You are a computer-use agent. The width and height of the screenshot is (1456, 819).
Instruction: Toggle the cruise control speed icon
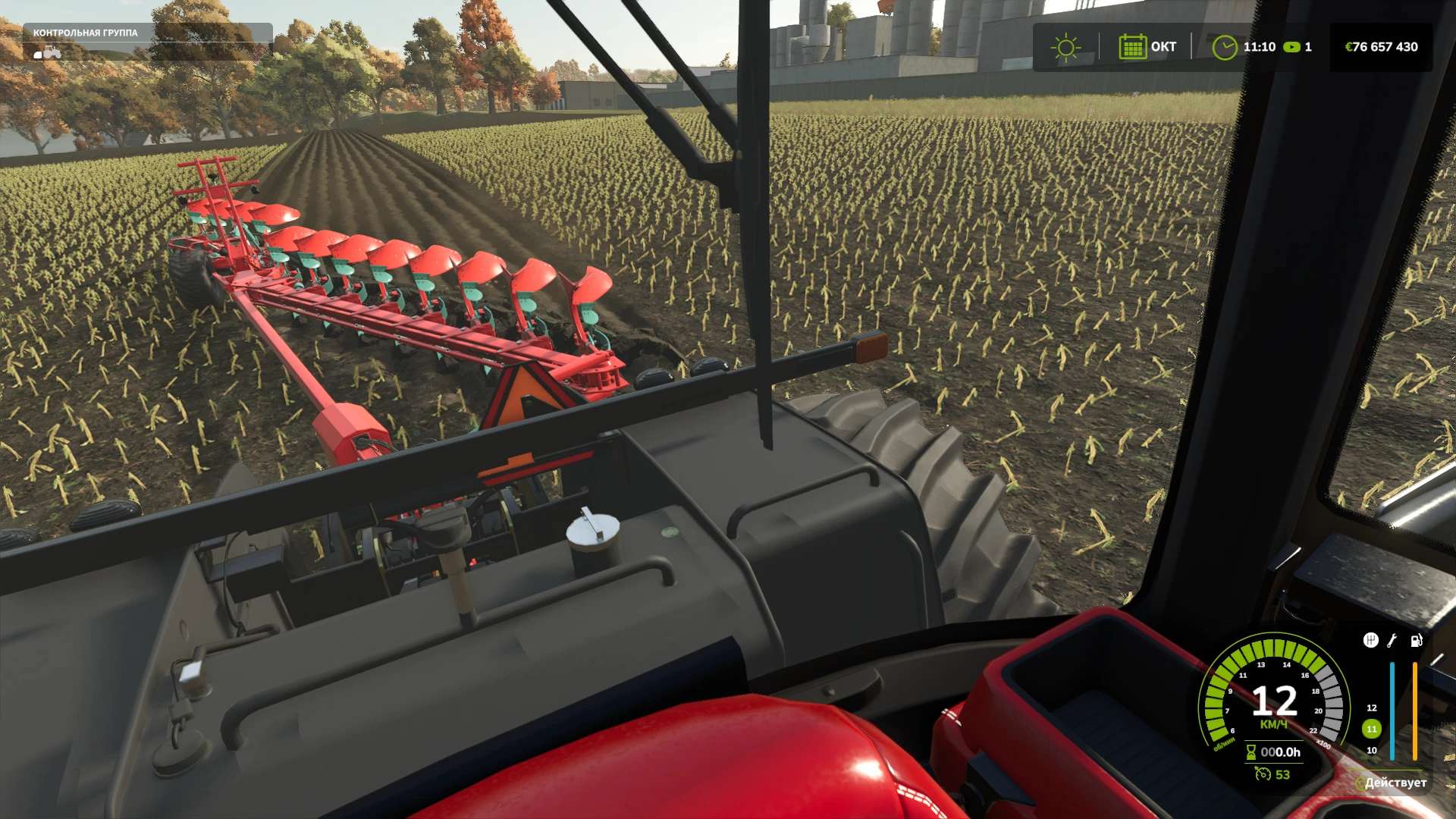pos(1263,774)
